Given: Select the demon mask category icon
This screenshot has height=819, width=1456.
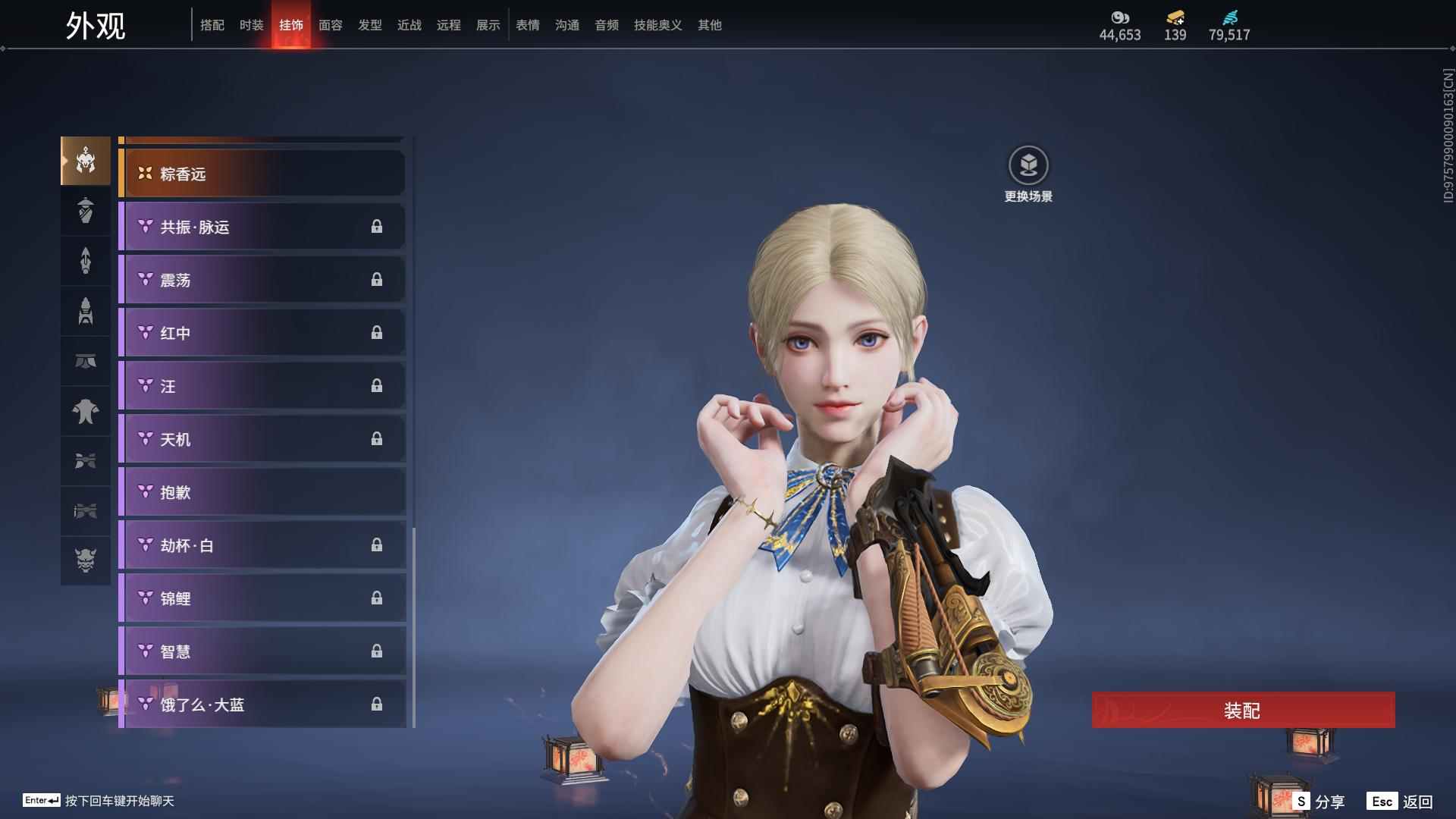Looking at the screenshot, I should point(86,560).
